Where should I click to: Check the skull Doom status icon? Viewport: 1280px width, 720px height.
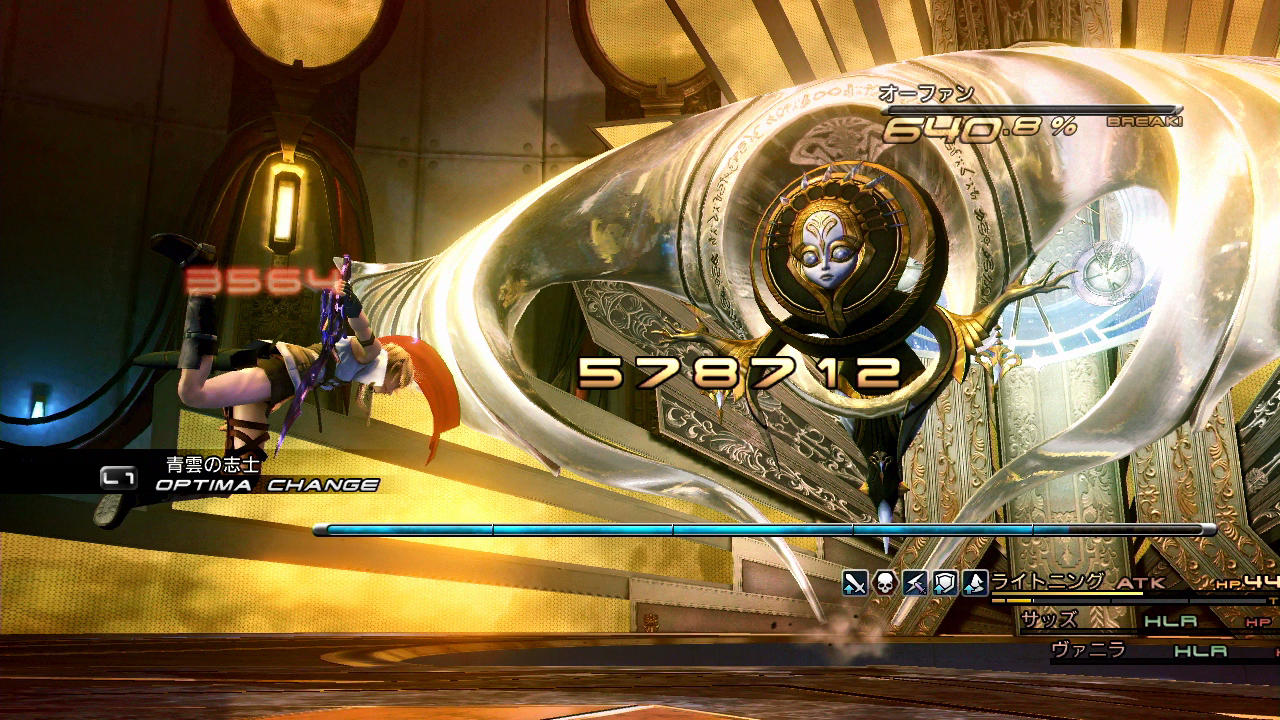(884, 583)
